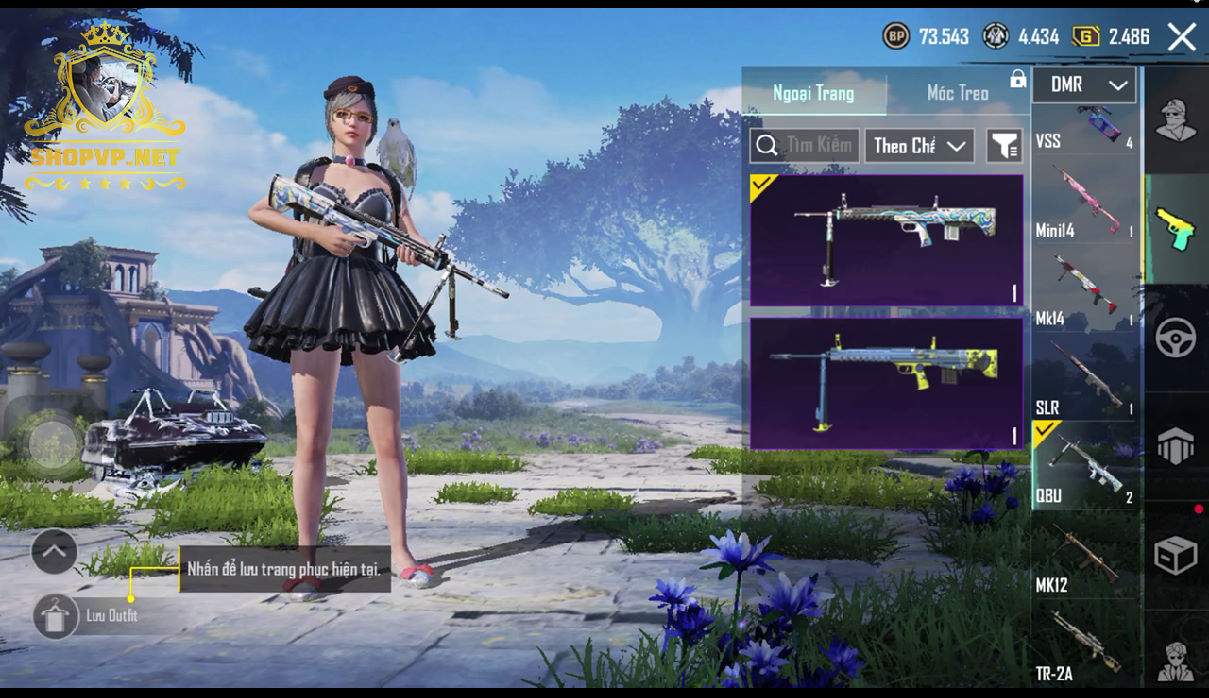The width and height of the screenshot is (1209, 698).
Task: Open the Theo Chế sorting dropdown
Action: pyautogui.click(x=919, y=146)
